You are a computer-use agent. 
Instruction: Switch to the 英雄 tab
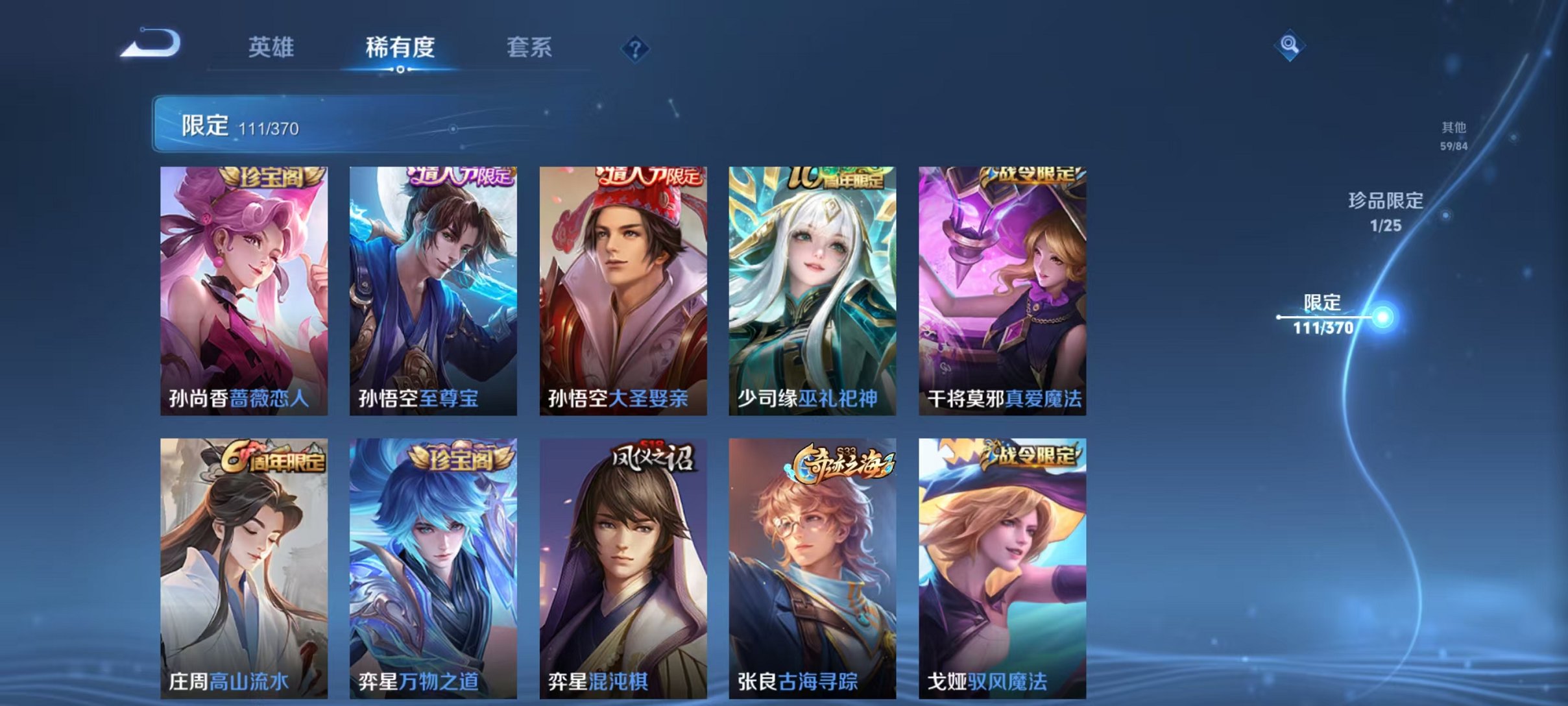tap(272, 47)
